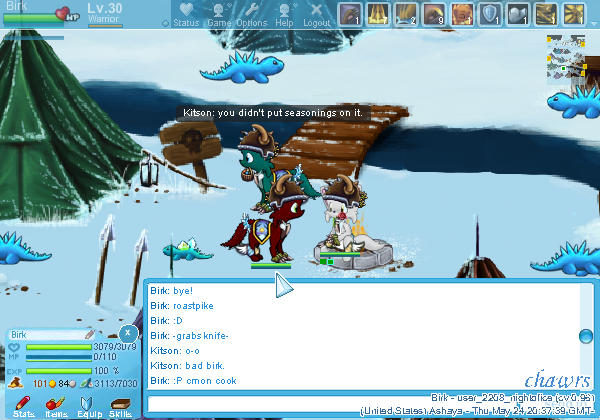The width and height of the screenshot is (600, 420).
Task: Activate the shield skill in hotbar
Action: 491,14
